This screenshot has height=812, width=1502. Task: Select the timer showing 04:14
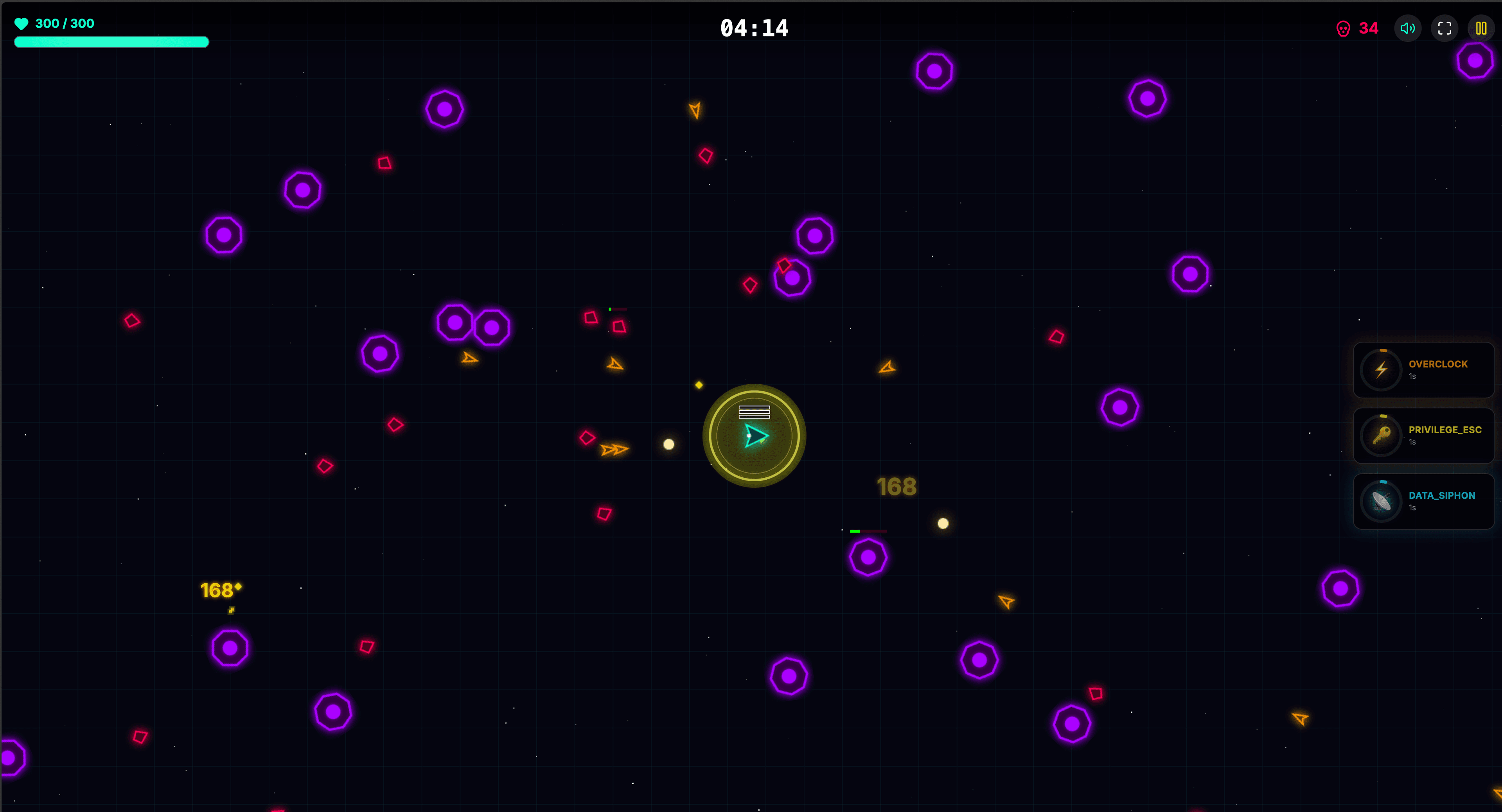(x=754, y=28)
